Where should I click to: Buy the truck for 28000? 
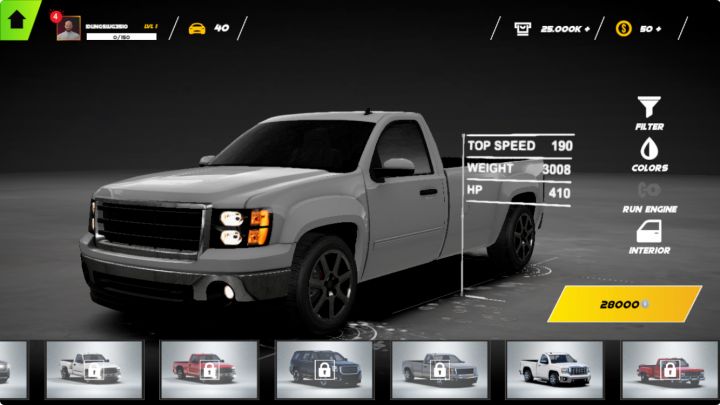[x=624, y=304]
